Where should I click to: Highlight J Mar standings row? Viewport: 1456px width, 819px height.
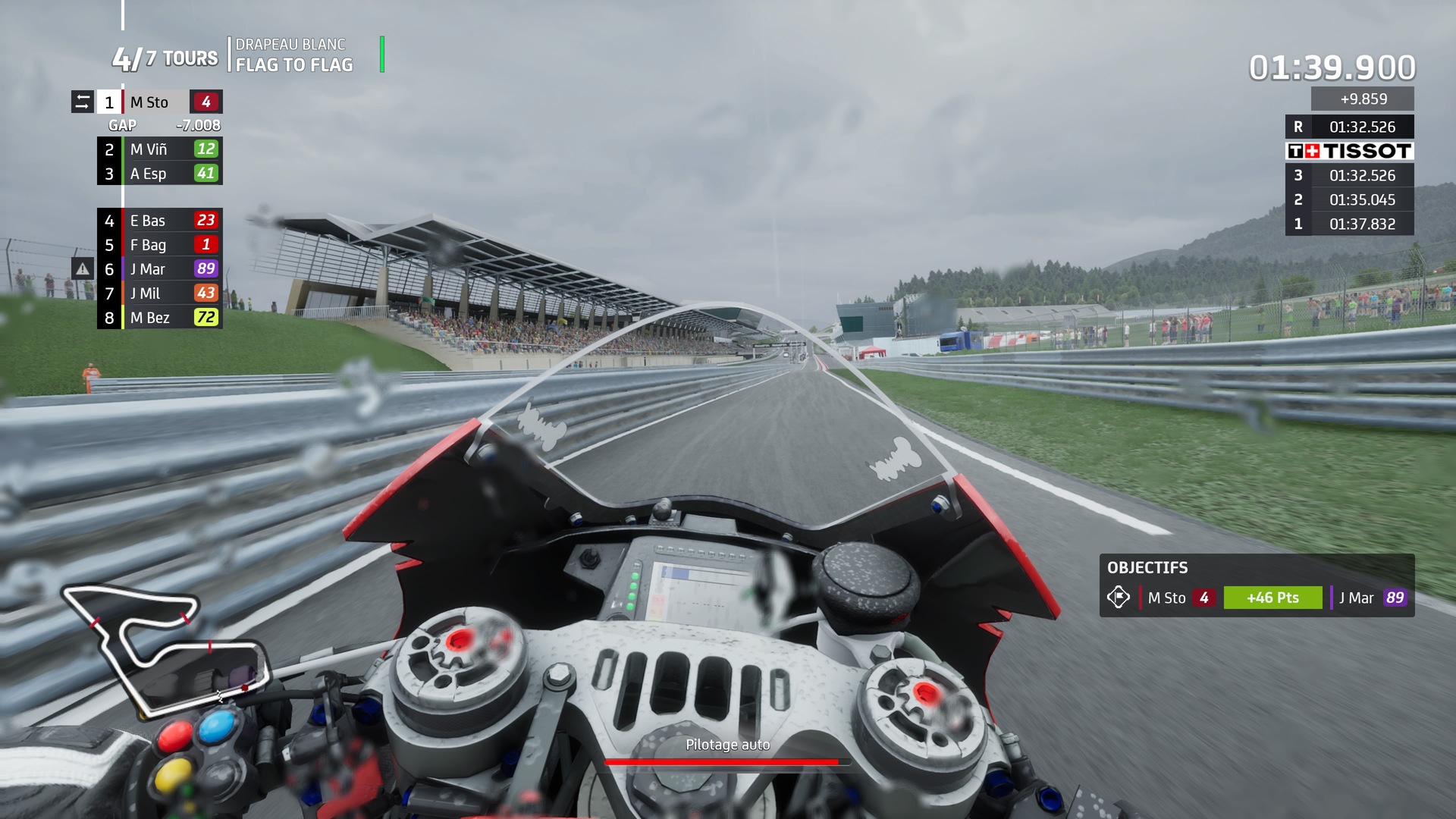159,269
